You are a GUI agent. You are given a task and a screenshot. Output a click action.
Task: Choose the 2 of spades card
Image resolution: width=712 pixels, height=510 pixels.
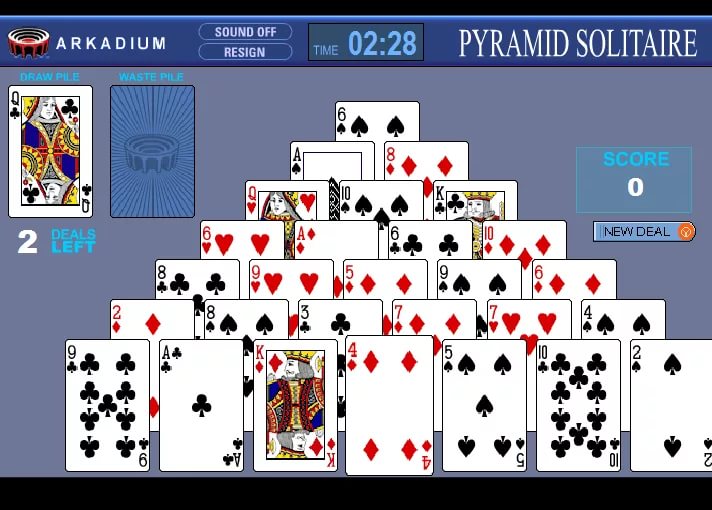pos(672,405)
